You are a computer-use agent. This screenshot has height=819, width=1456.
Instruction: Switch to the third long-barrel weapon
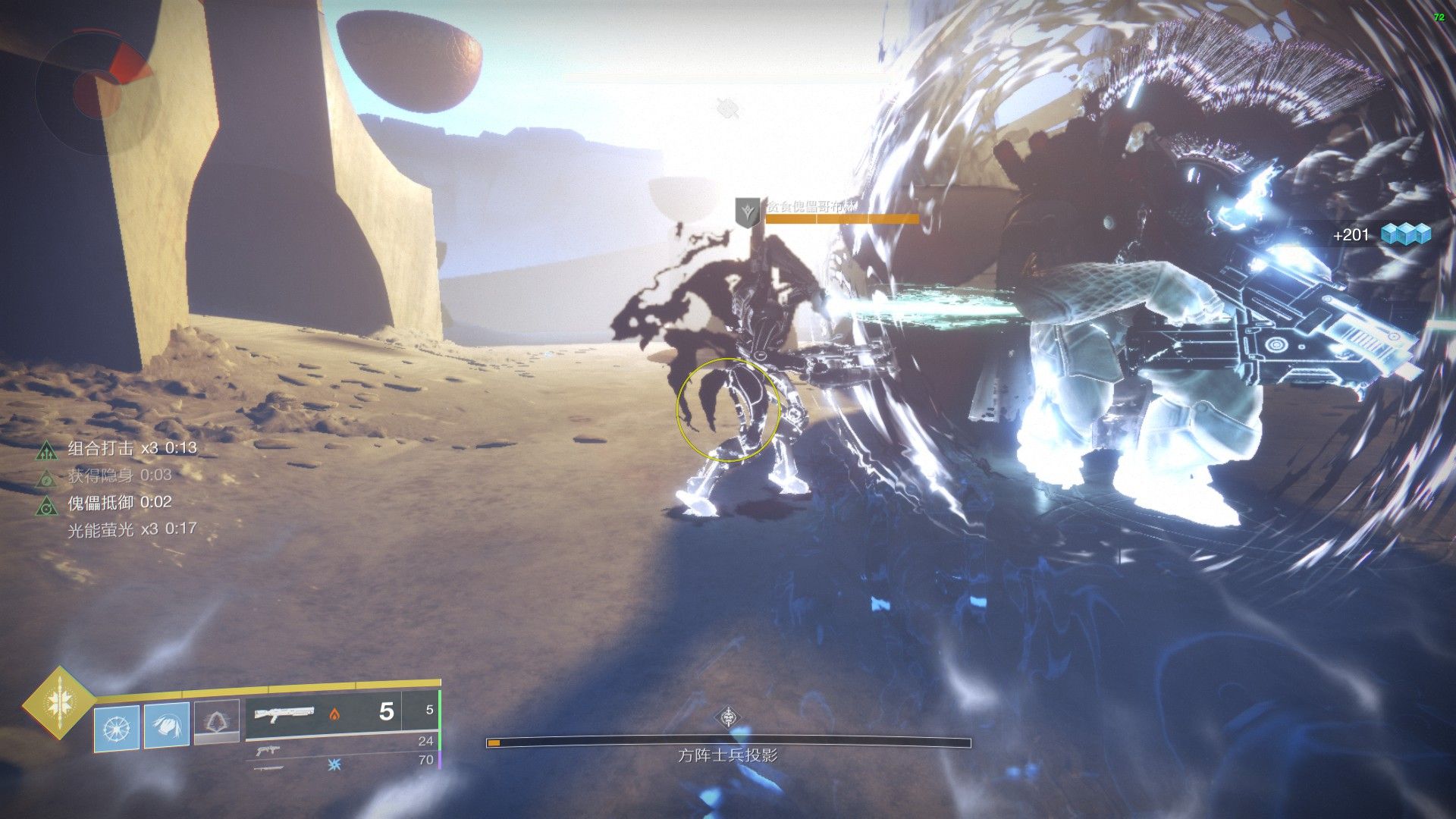coord(267,767)
